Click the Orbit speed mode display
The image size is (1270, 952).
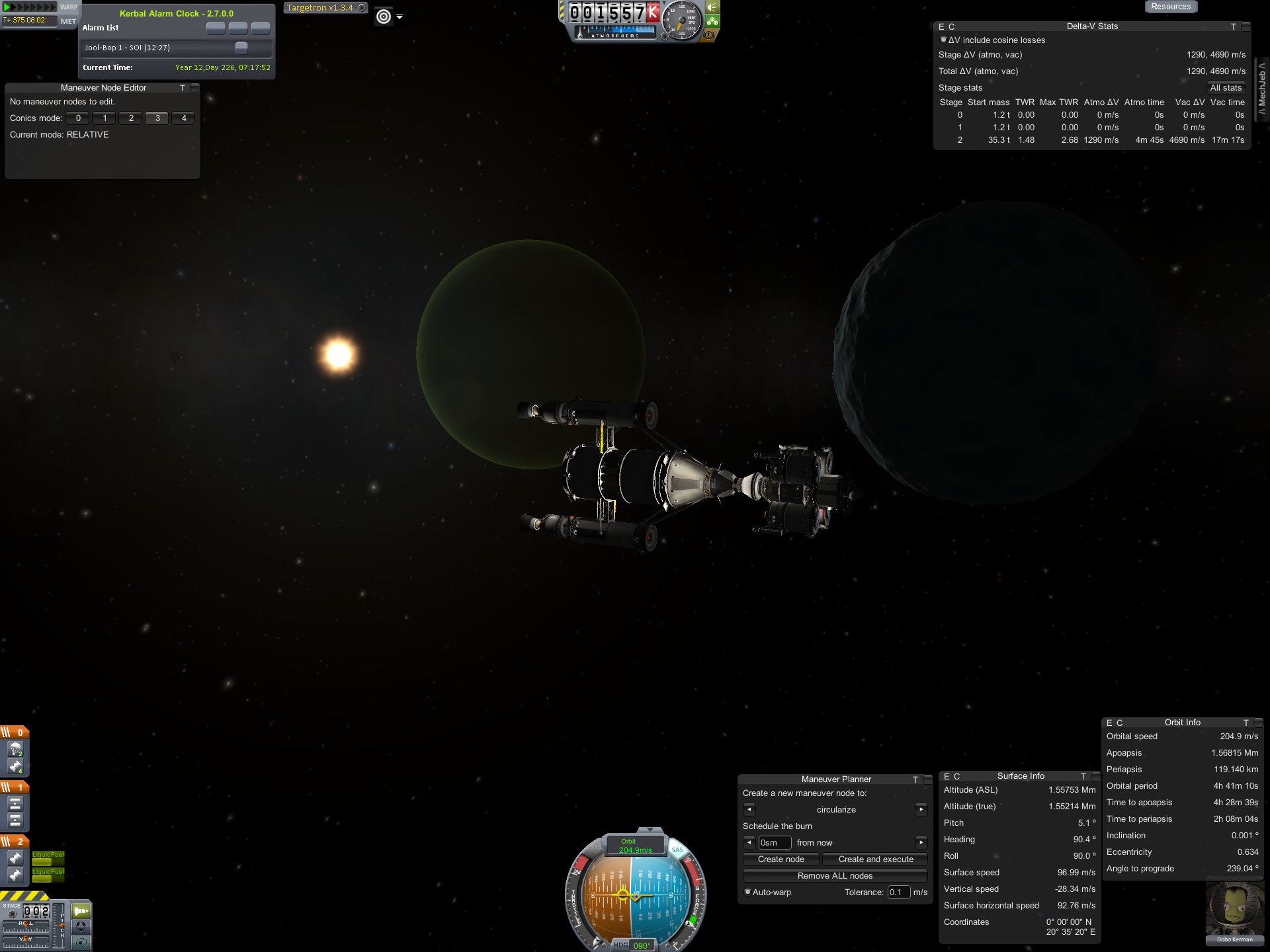point(634,846)
